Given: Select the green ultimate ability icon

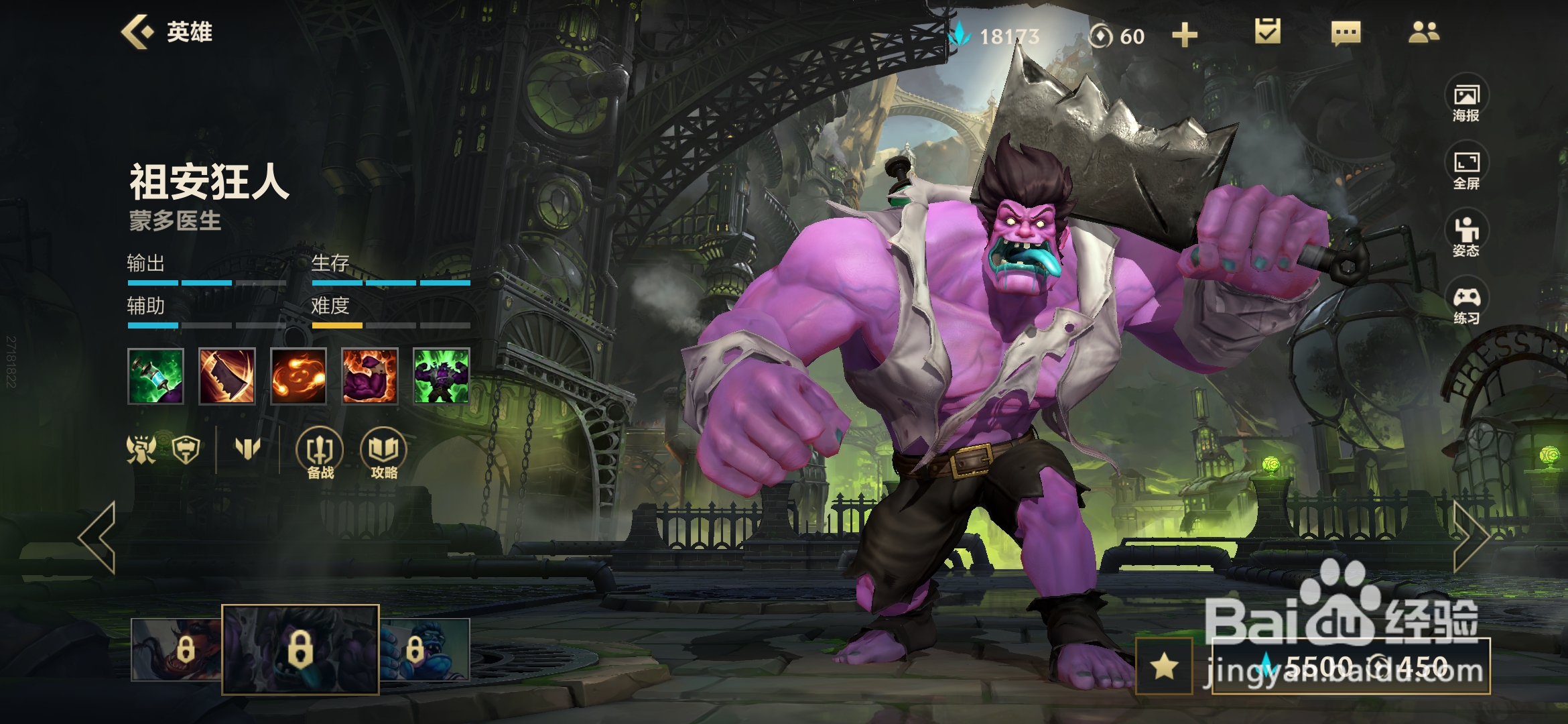Looking at the screenshot, I should [441, 376].
